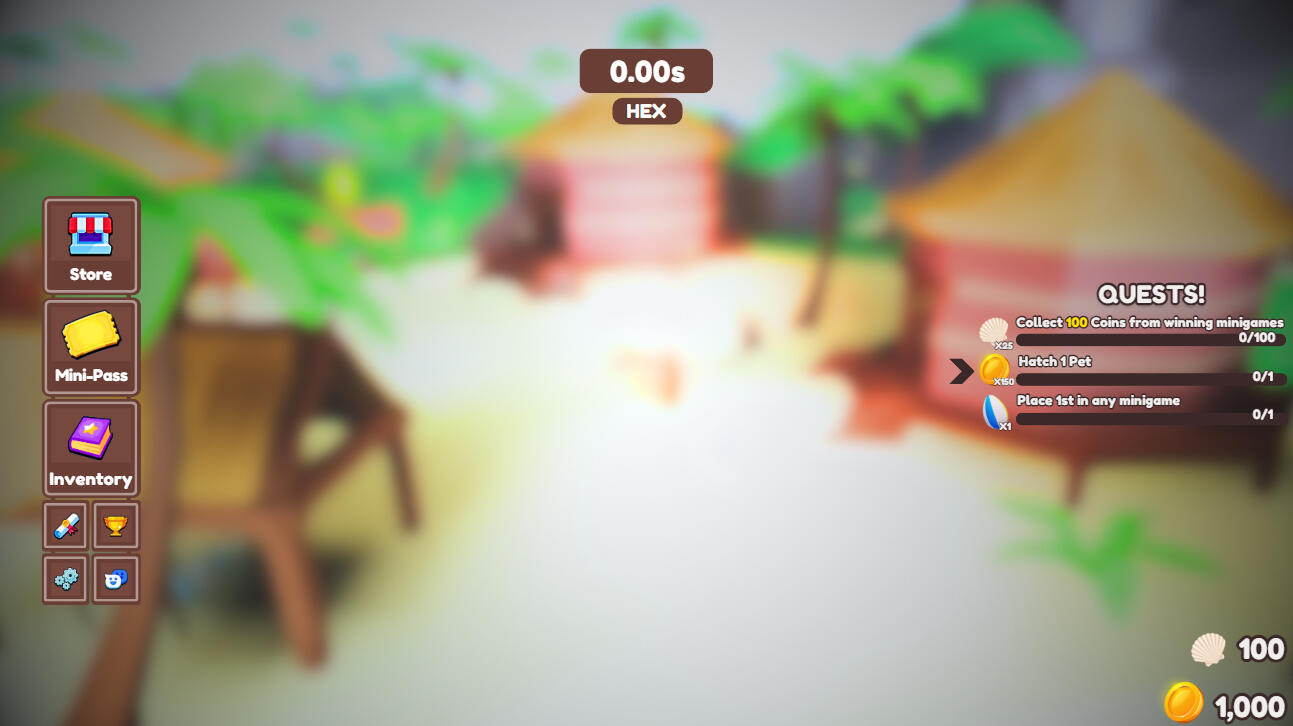Open the Inventory book
Viewport: 1293px width, 726px height.
(x=91, y=449)
